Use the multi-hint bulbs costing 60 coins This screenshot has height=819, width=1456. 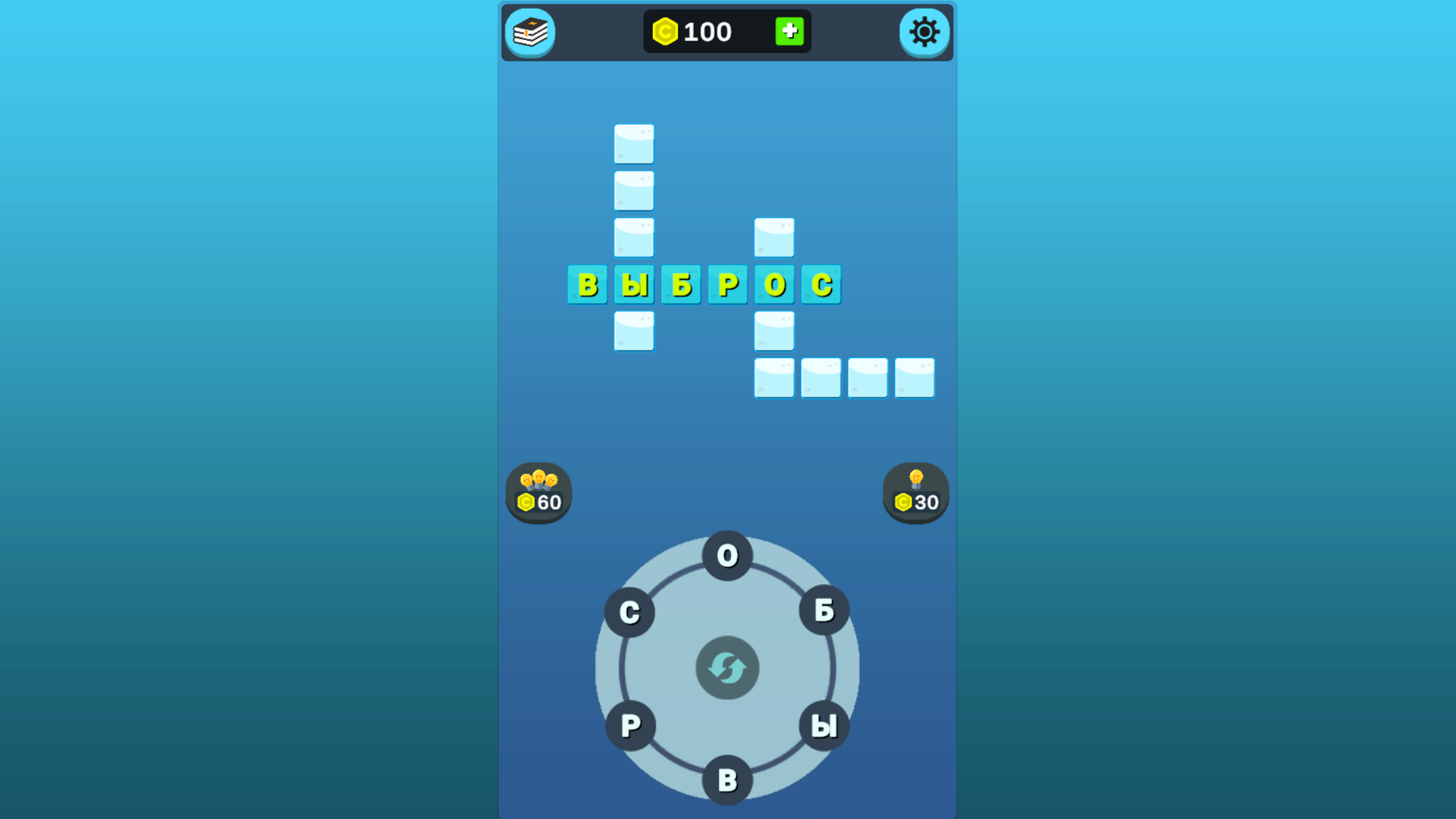[538, 493]
